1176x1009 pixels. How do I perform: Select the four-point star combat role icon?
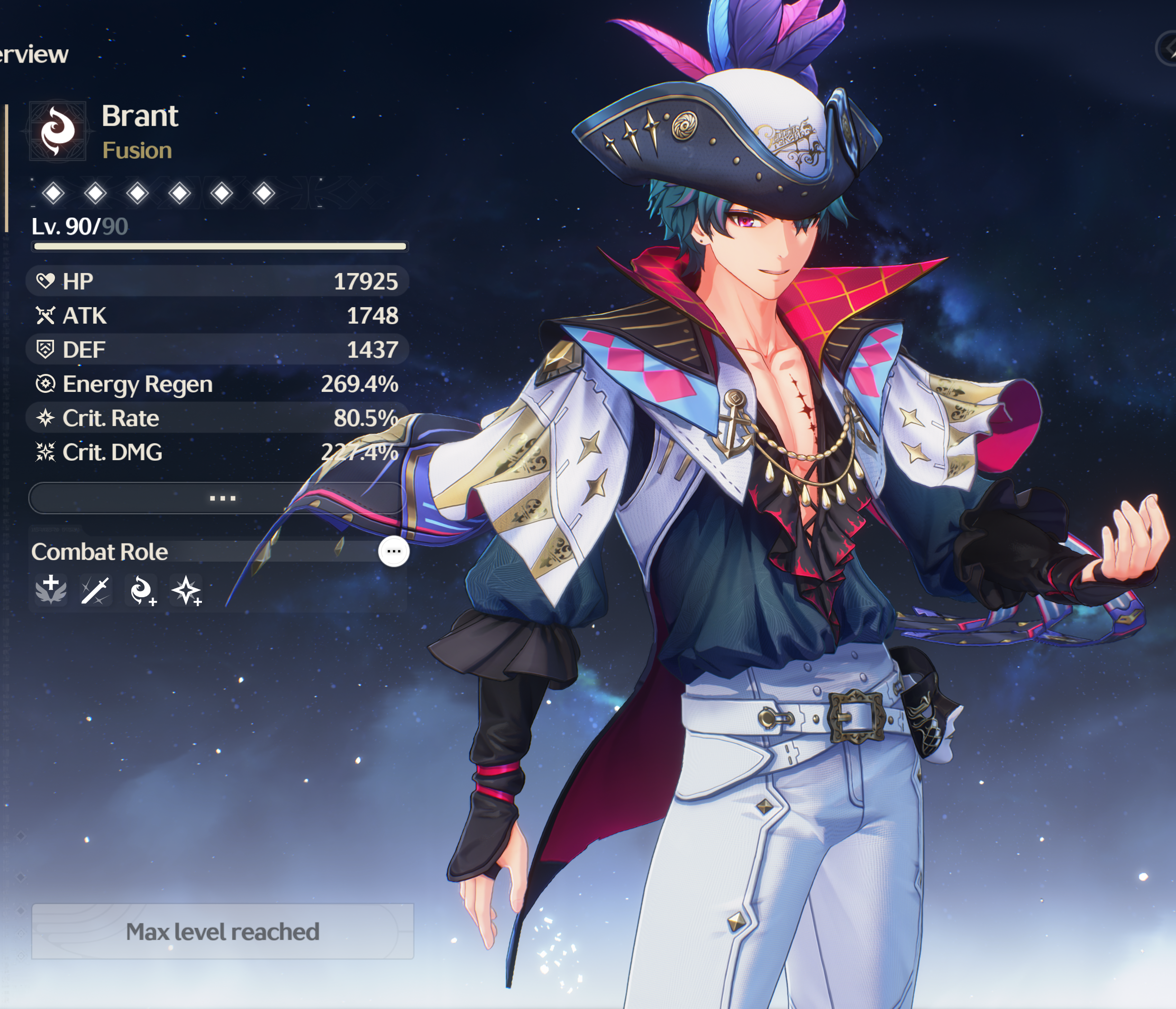(x=187, y=591)
